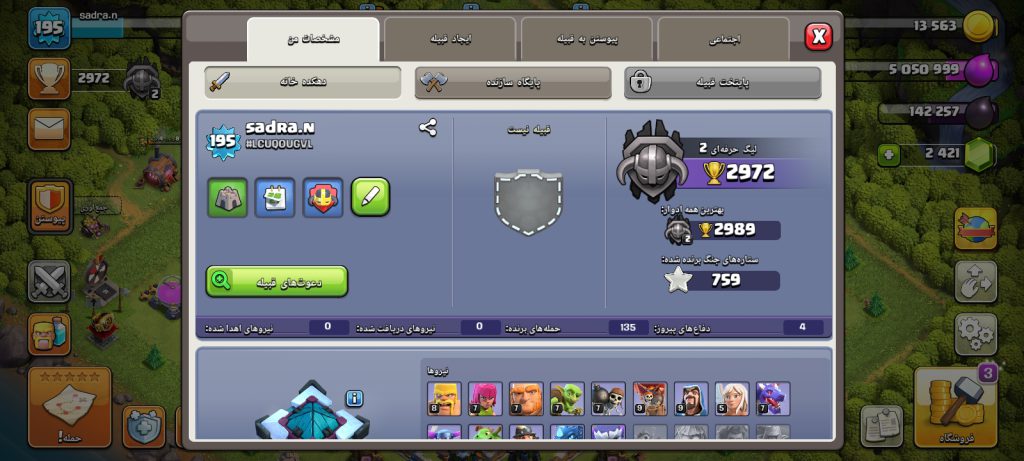The height and width of the screenshot is (461, 1024).
Task: Choose the pink-haired Archer troop icon
Action: [x=485, y=398]
